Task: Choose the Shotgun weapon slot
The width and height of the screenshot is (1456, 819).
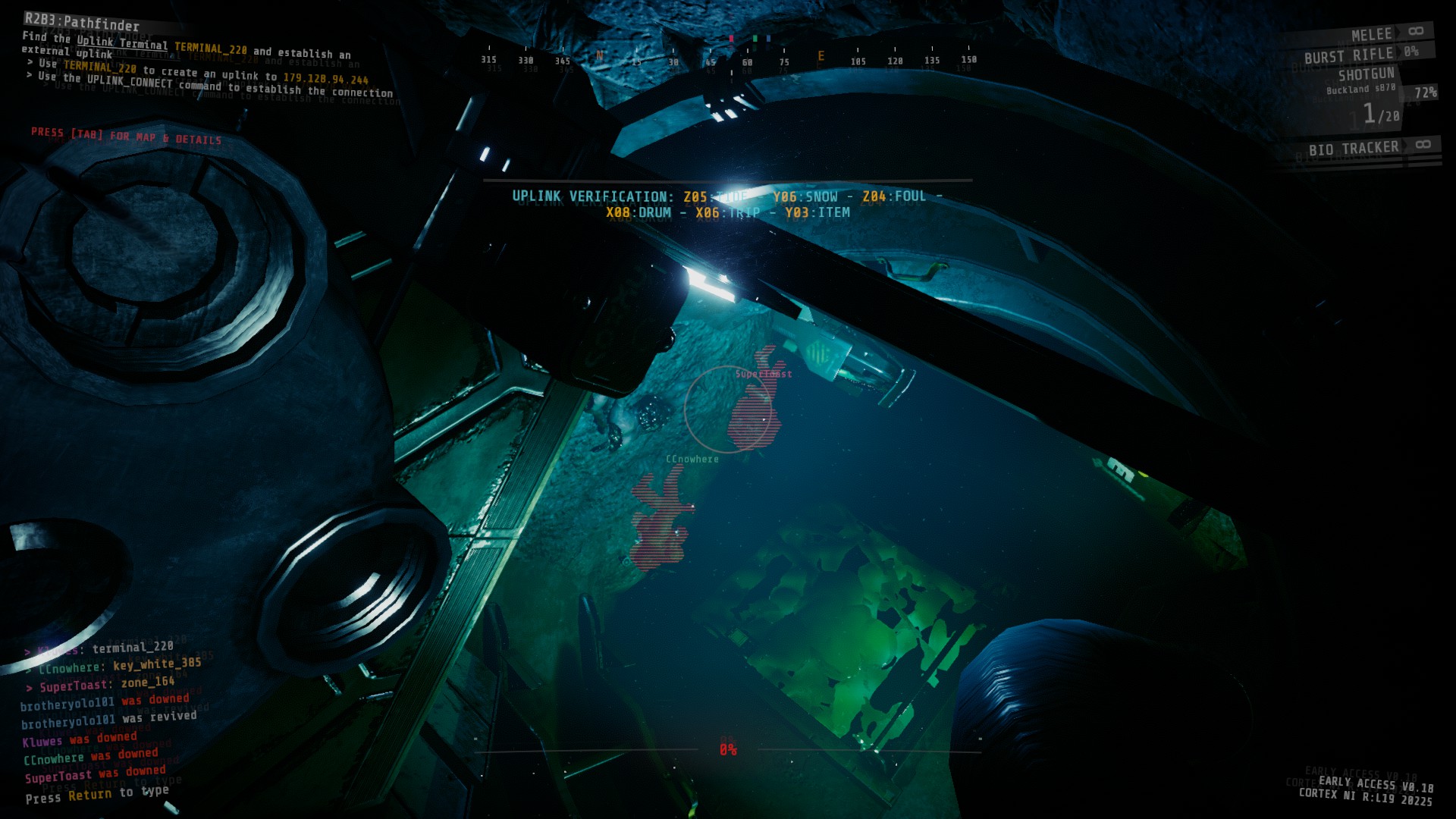Action: click(1366, 75)
